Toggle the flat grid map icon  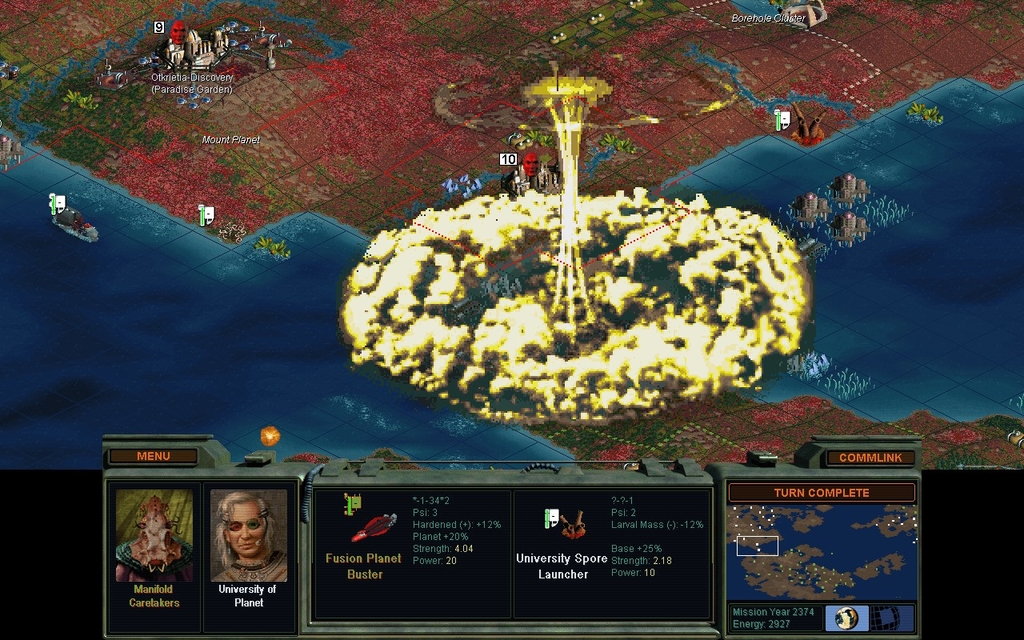click(x=883, y=618)
